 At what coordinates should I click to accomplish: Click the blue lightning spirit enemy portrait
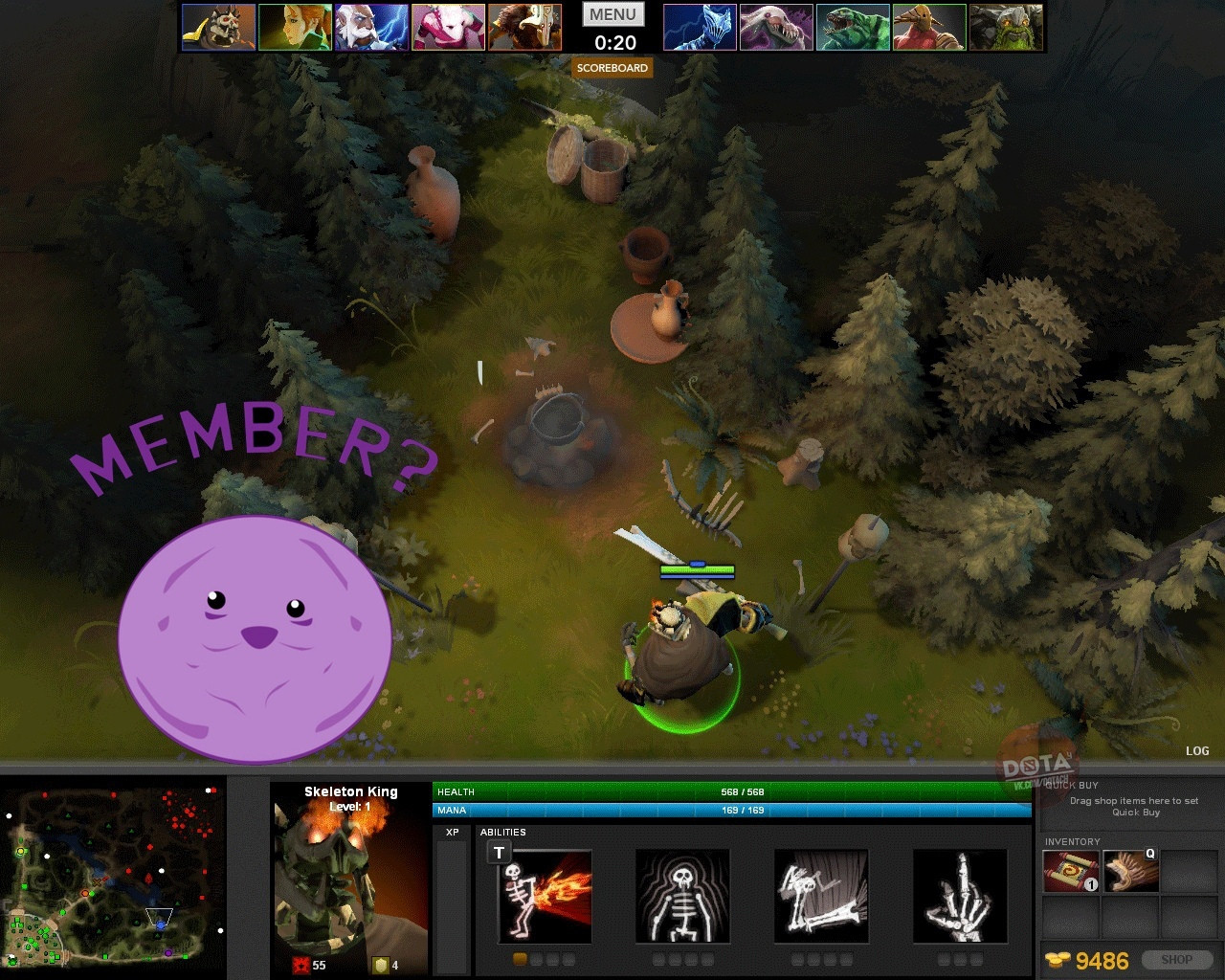[700, 27]
